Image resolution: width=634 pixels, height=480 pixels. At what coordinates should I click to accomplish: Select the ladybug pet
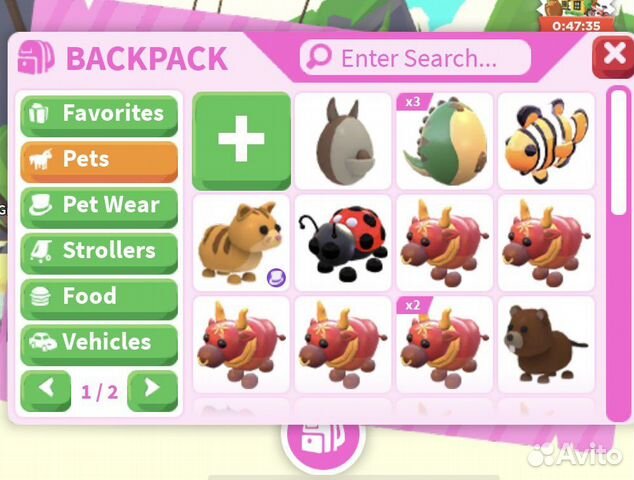pyautogui.click(x=343, y=243)
